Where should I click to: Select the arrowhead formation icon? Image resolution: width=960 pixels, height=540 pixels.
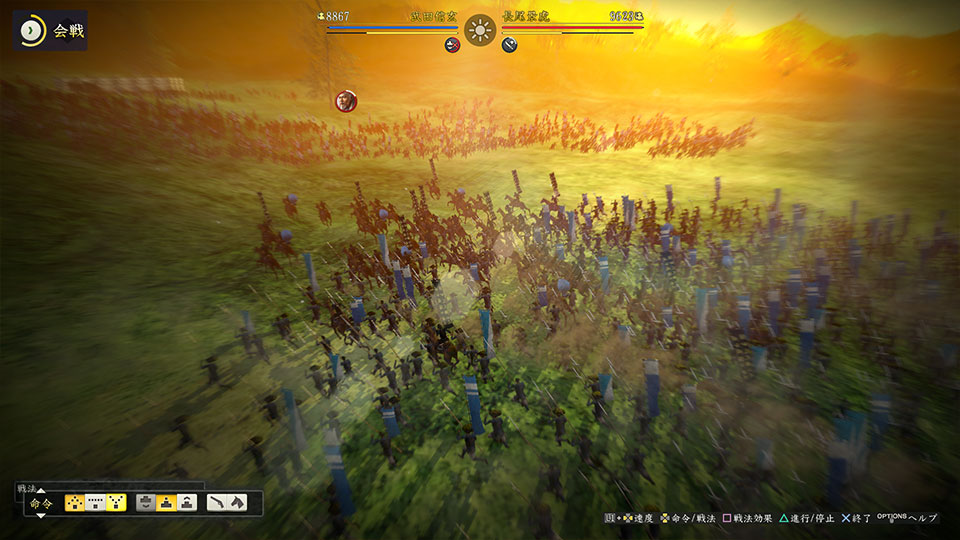[x=75, y=503]
